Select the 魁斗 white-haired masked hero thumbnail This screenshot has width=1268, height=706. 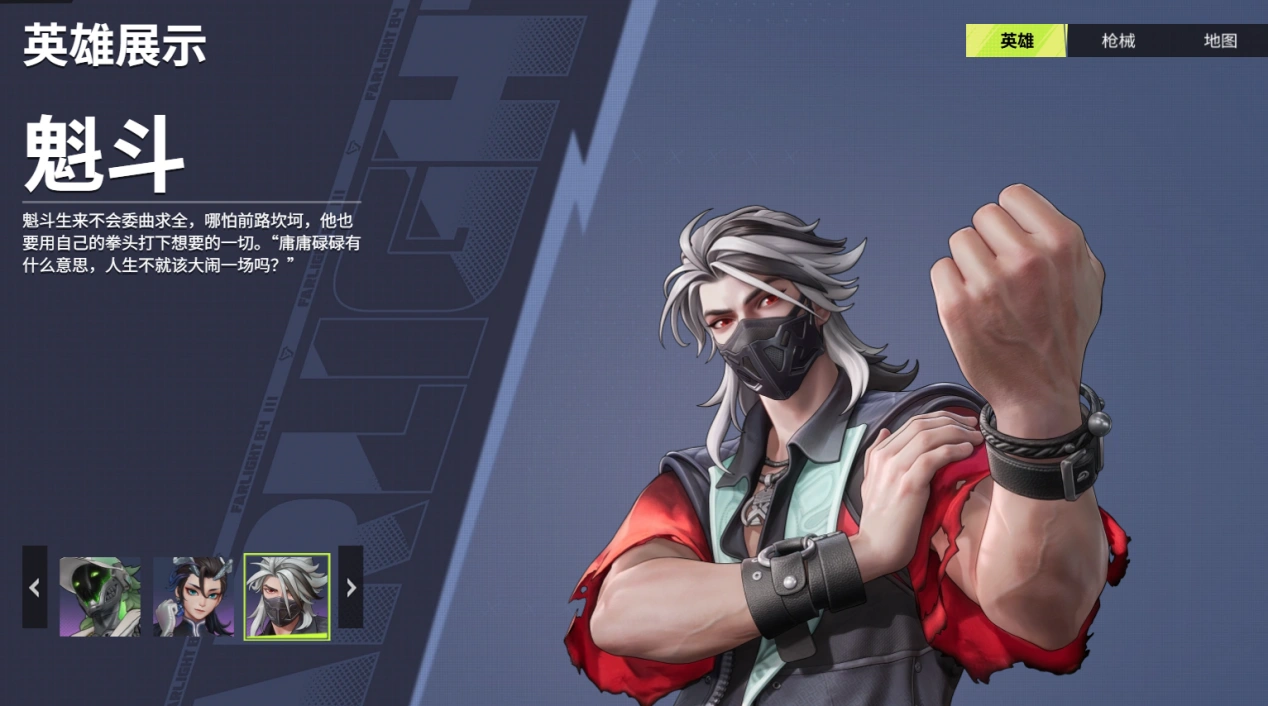(287, 597)
